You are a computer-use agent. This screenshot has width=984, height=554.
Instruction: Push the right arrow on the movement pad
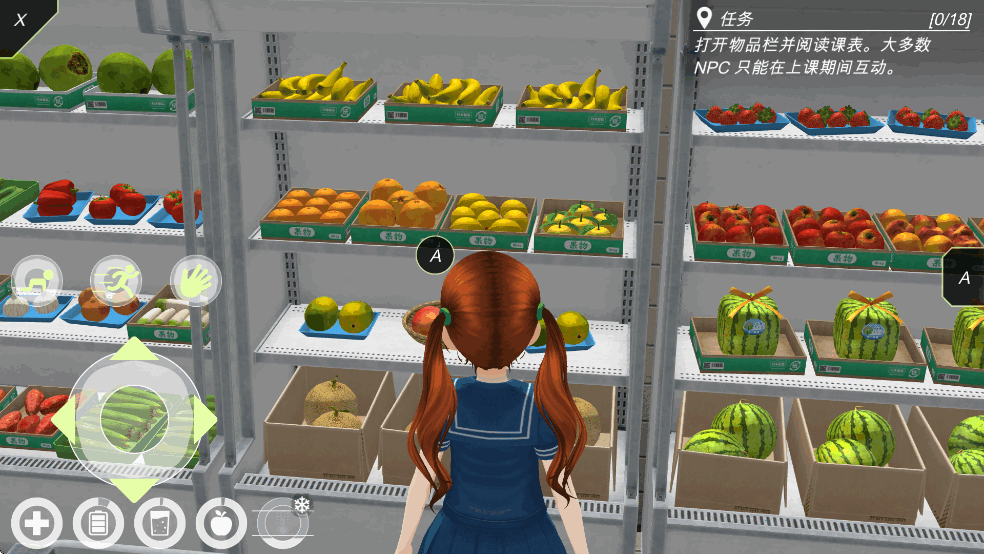click(x=206, y=422)
